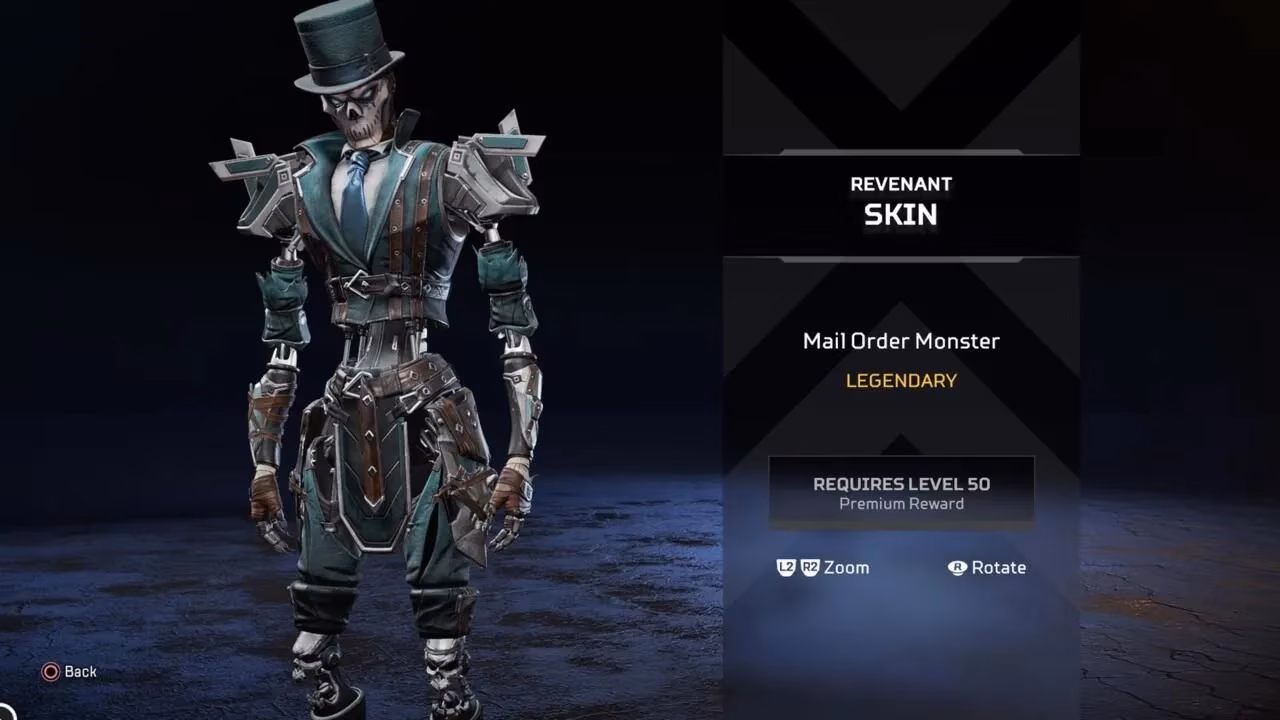Select the R3 stick icon next to Rotate
Image resolution: width=1280 pixels, height=720 pixels.
tap(957, 567)
